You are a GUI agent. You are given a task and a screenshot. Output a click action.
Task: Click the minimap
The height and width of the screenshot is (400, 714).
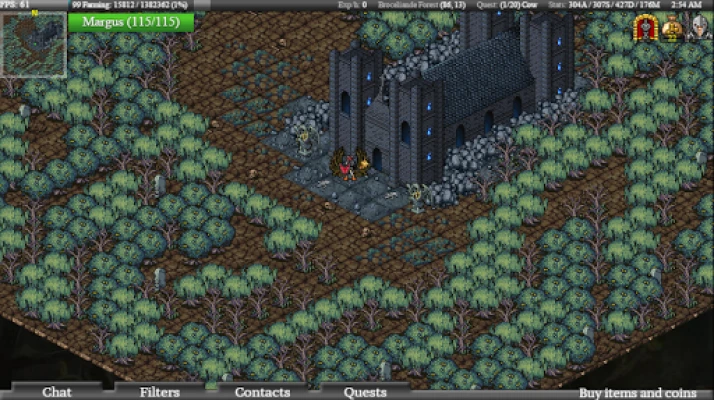pos(33,45)
